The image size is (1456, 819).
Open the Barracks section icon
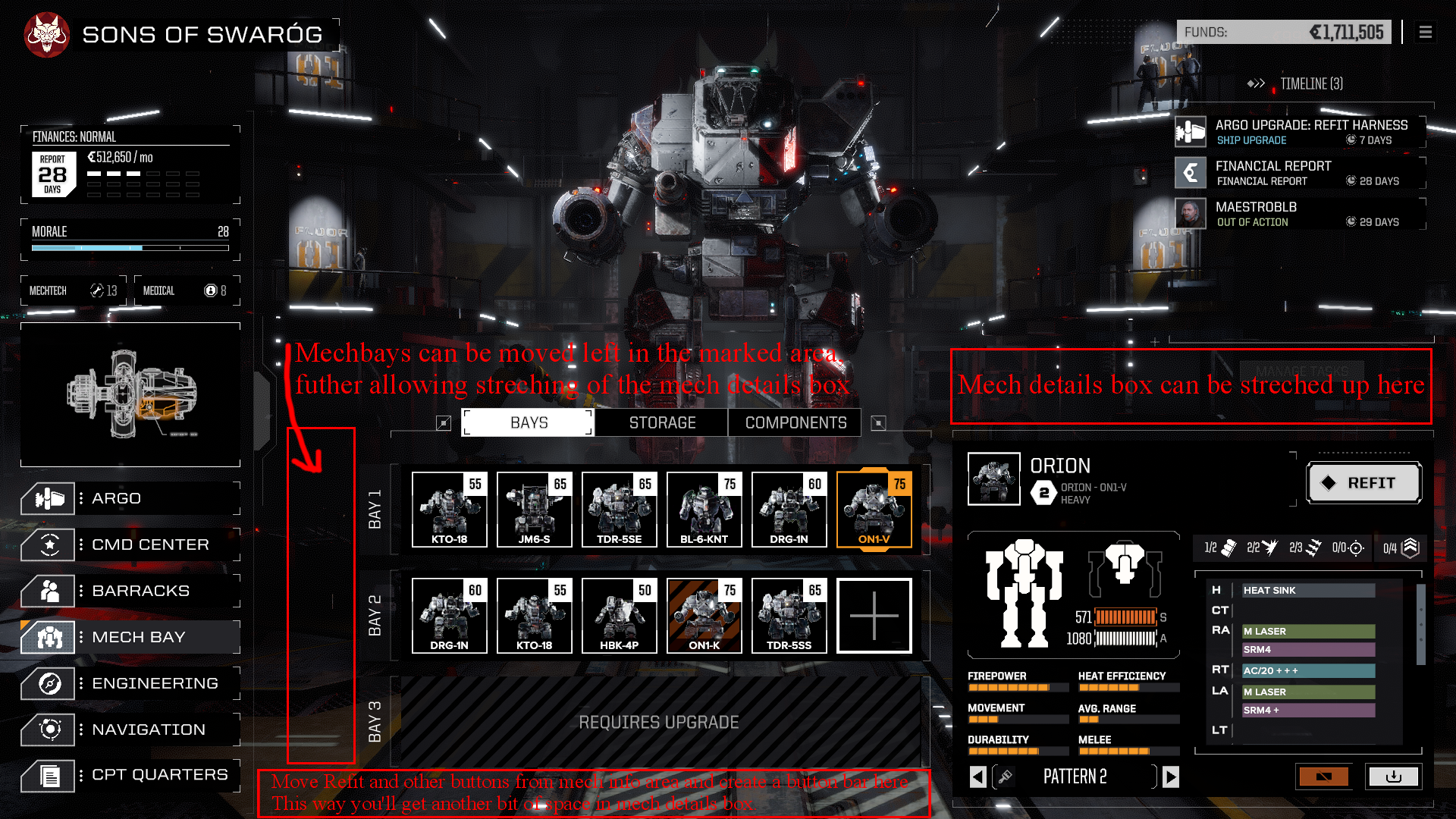pyautogui.click(x=47, y=591)
